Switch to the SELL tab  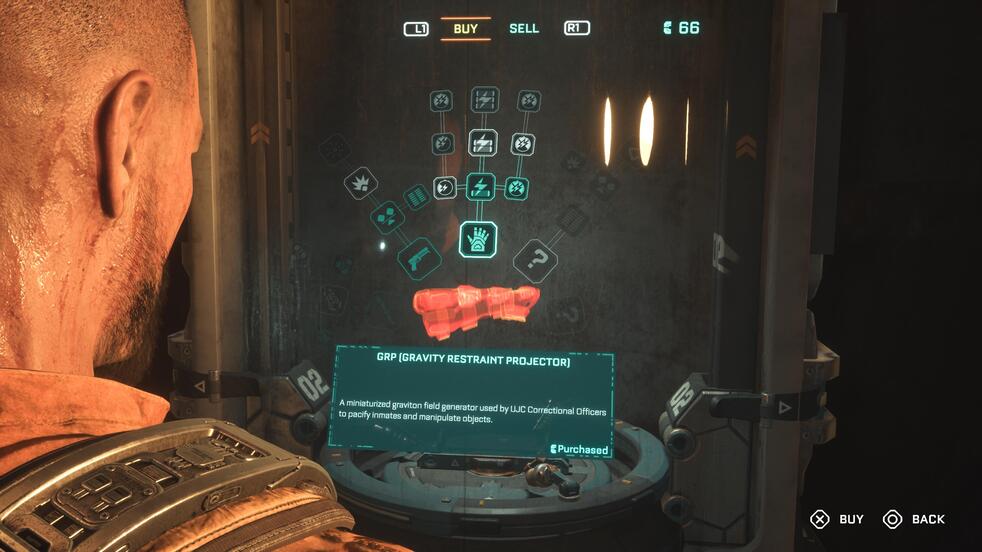[x=524, y=28]
